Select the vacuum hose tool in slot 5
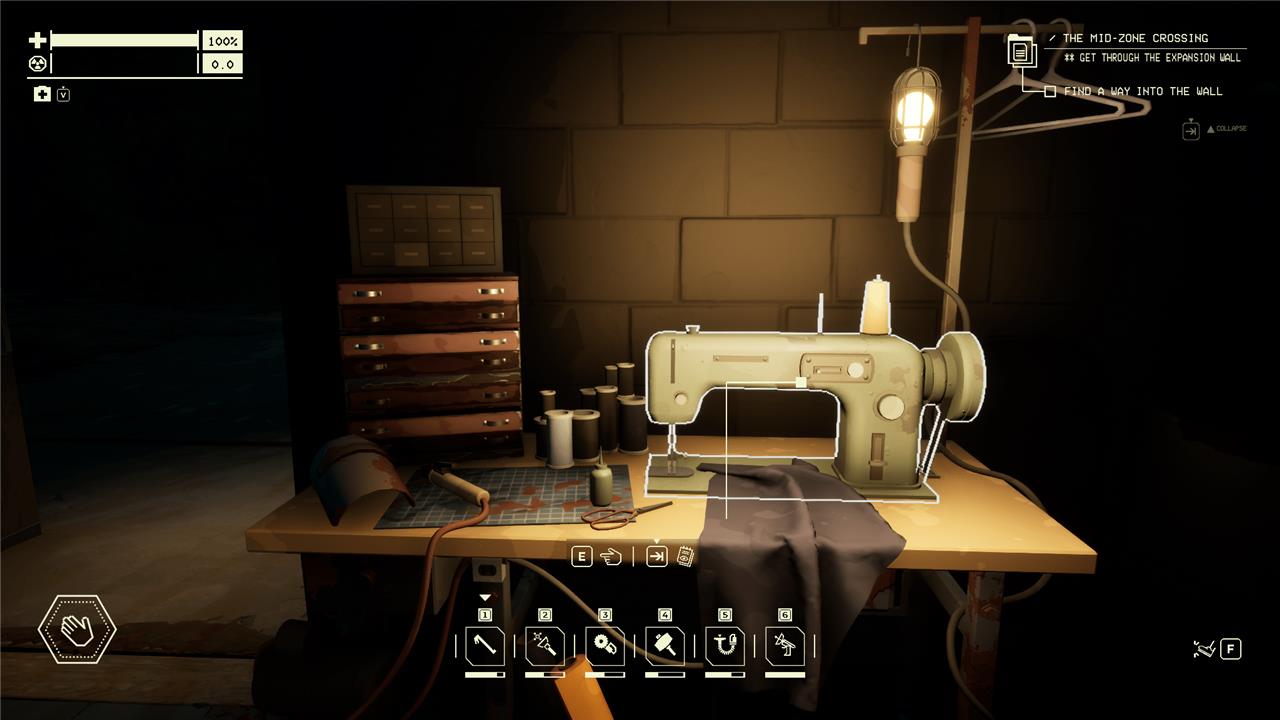The image size is (1280, 720). pyautogui.click(x=725, y=646)
